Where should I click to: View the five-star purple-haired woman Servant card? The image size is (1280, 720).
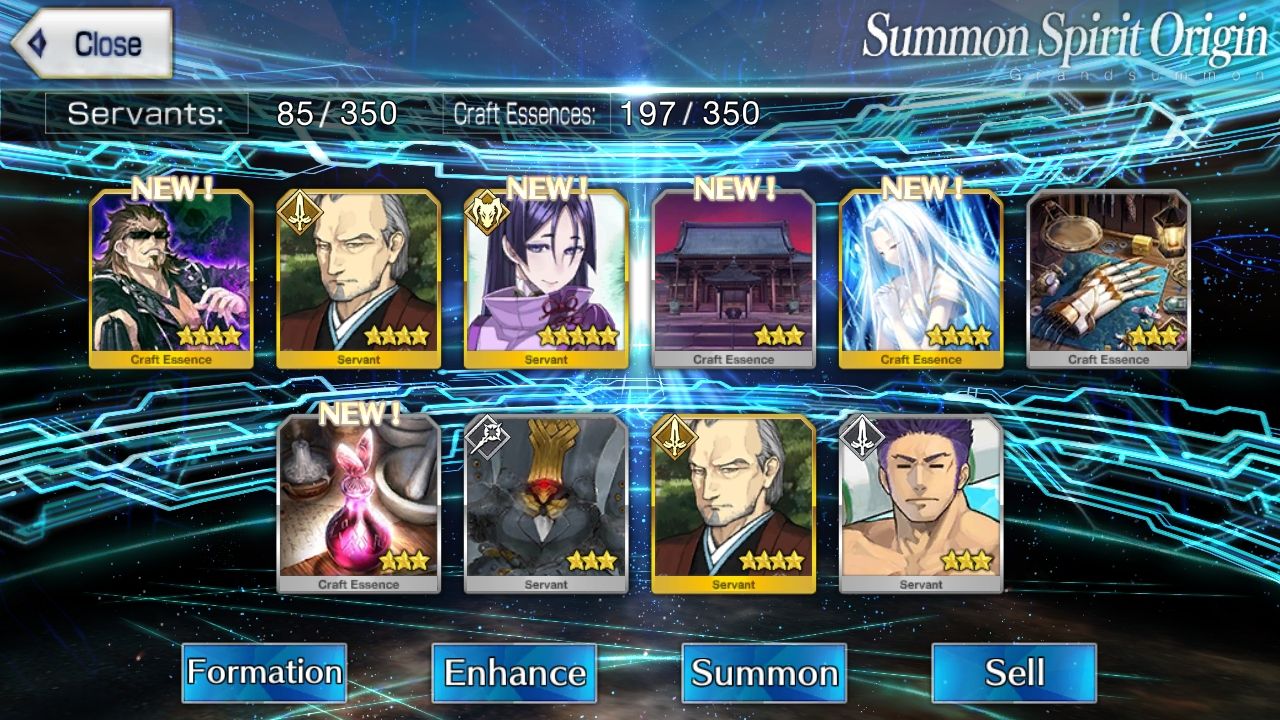tap(546, 278)
